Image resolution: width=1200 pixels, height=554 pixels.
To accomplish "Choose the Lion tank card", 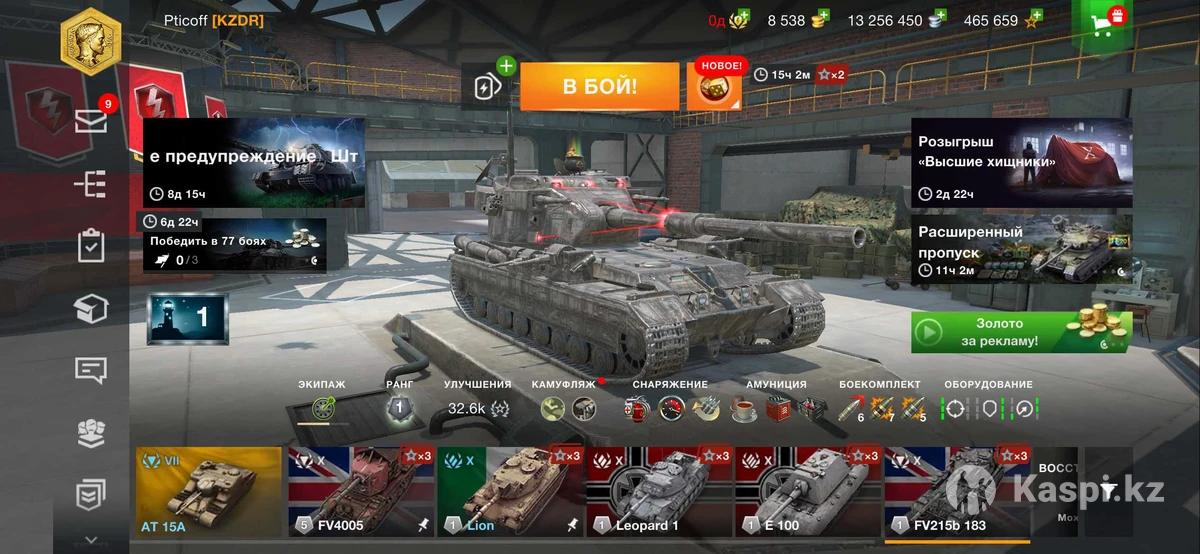I will coord(510,494).
